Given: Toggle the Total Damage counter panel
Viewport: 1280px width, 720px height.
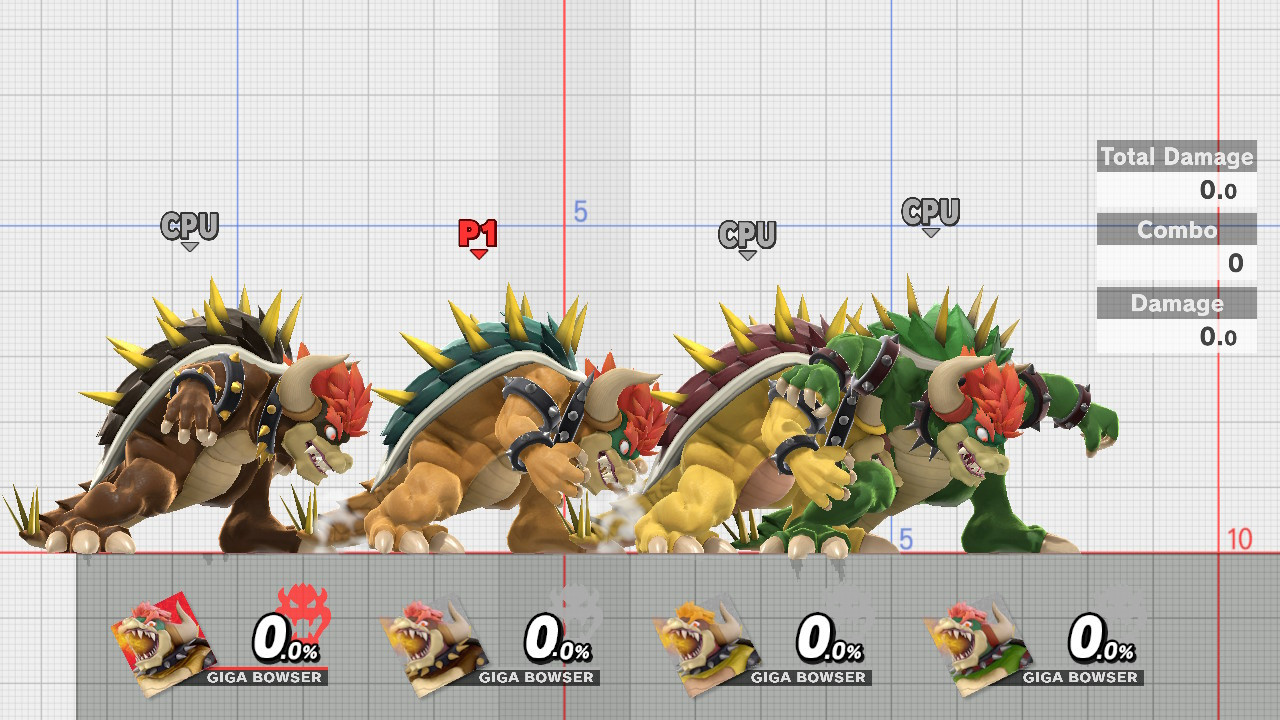Looking at the screenshot, I should pos(1176,157).
